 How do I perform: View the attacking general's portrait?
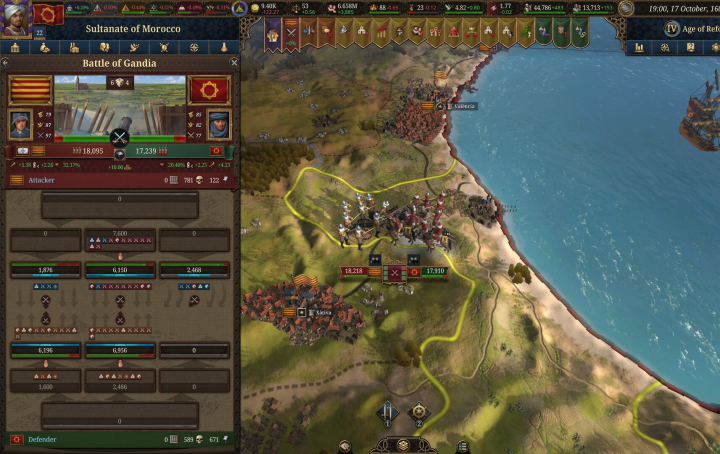(x=21, y=124)
